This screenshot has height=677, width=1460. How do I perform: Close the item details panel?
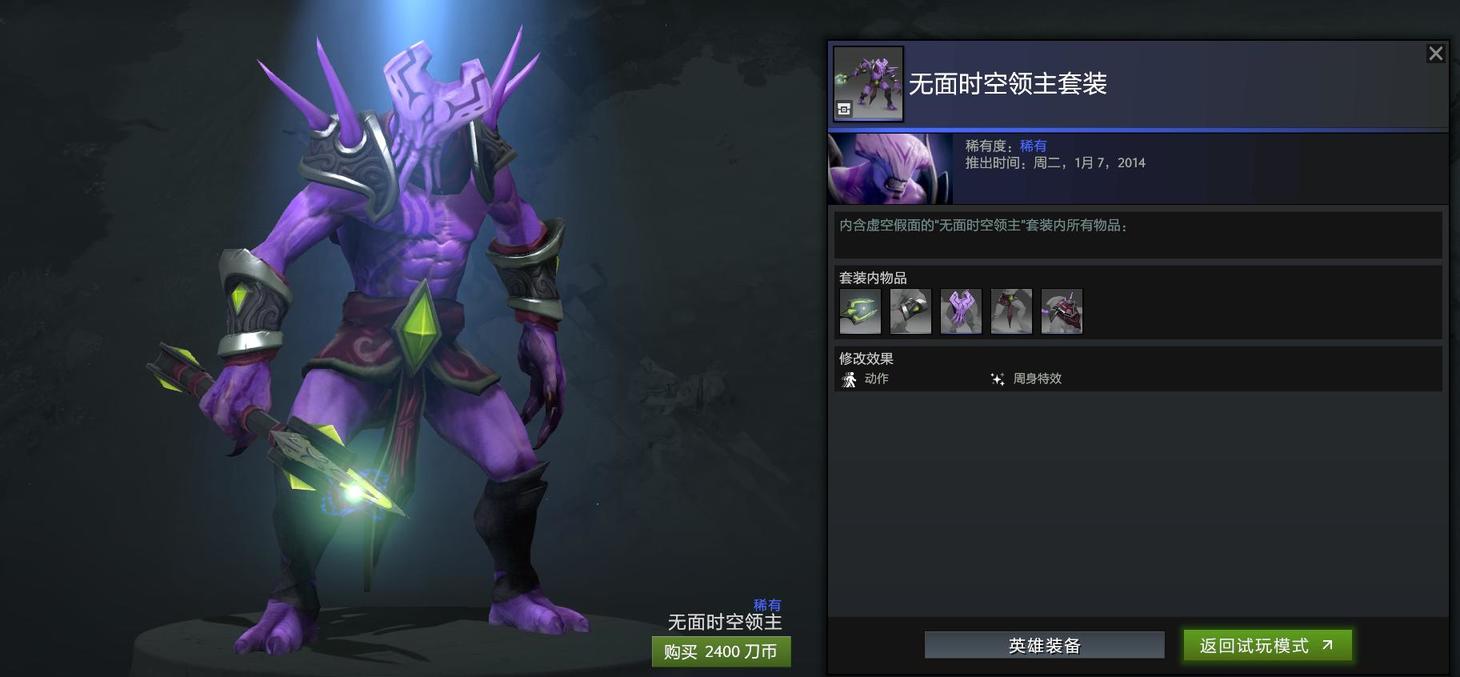point(1435,54)
